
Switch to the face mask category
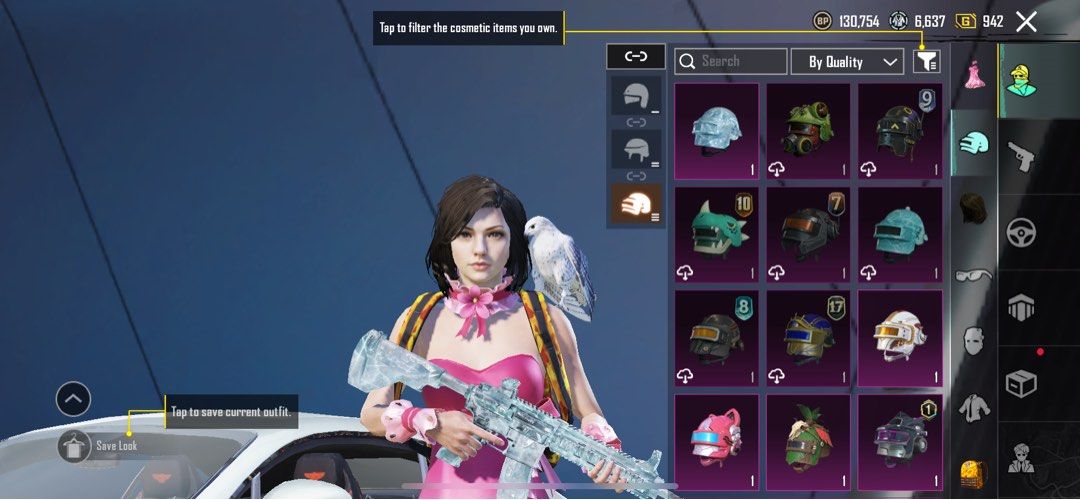974,340
